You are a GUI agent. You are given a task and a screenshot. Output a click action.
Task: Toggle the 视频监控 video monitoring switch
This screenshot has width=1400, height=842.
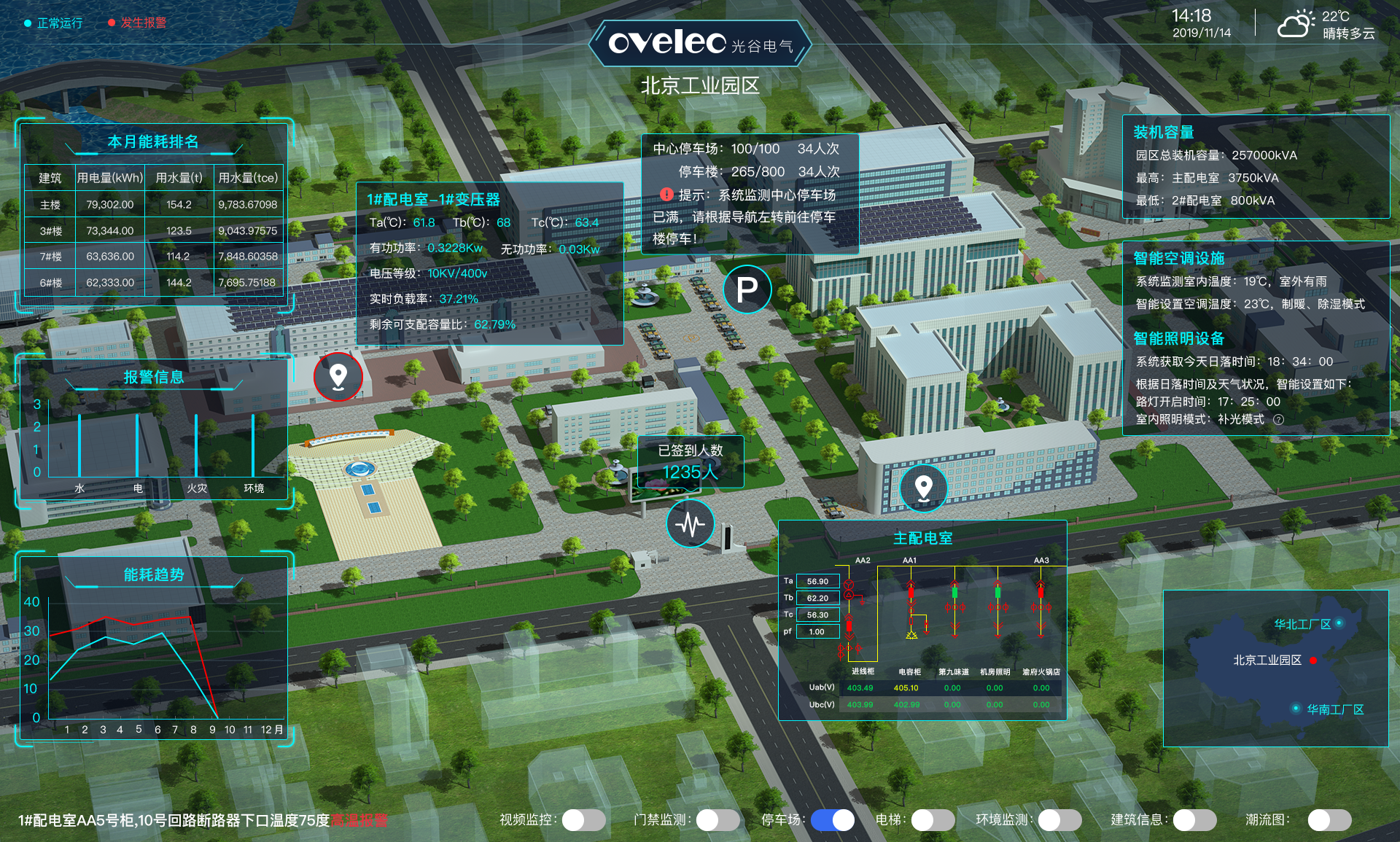[583, 820]
